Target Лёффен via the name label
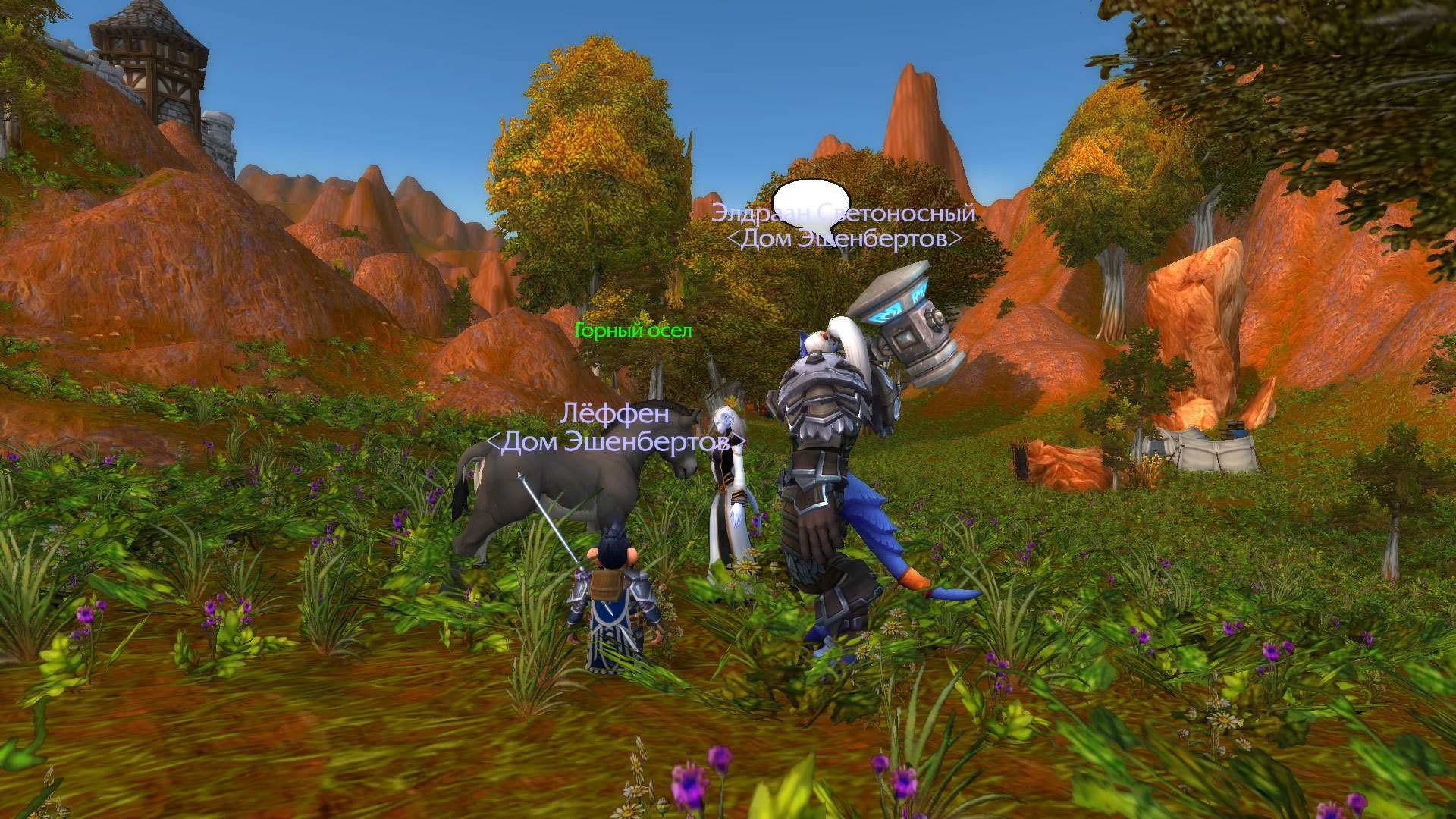The height and width of the screenshot is (819, 1456). 615,414
